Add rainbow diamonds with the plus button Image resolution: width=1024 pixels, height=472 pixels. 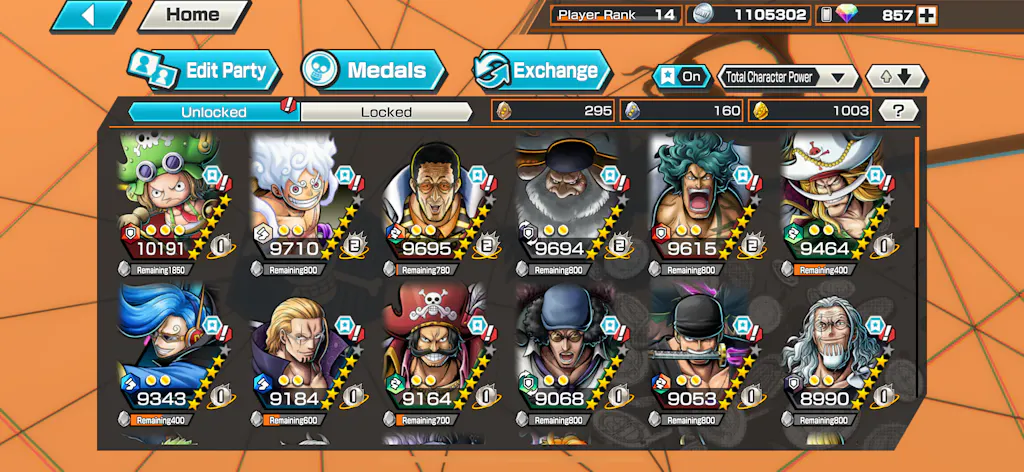pos(927,15)
